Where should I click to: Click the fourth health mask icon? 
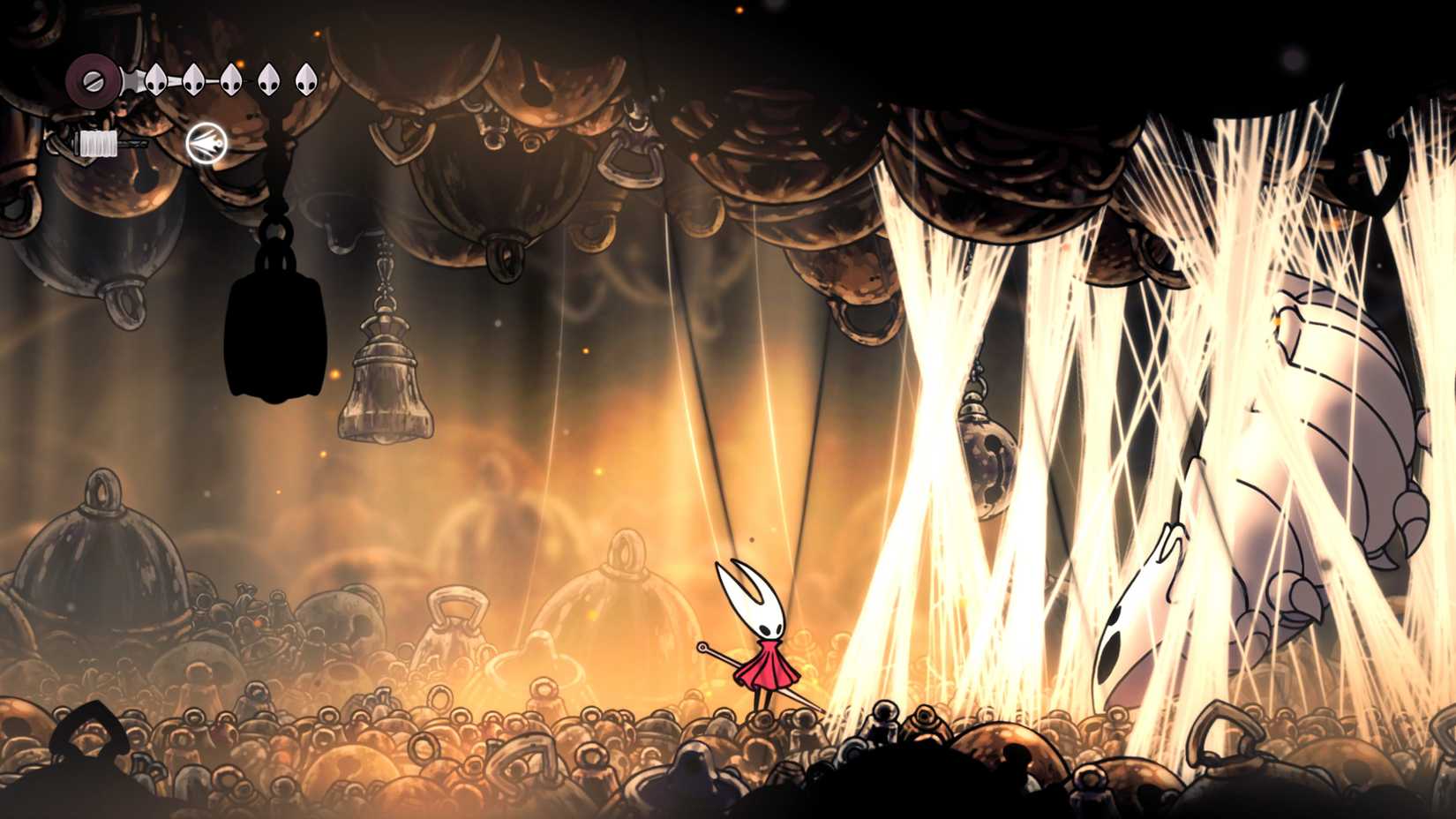pyautogui.click(x=270, y=79)
